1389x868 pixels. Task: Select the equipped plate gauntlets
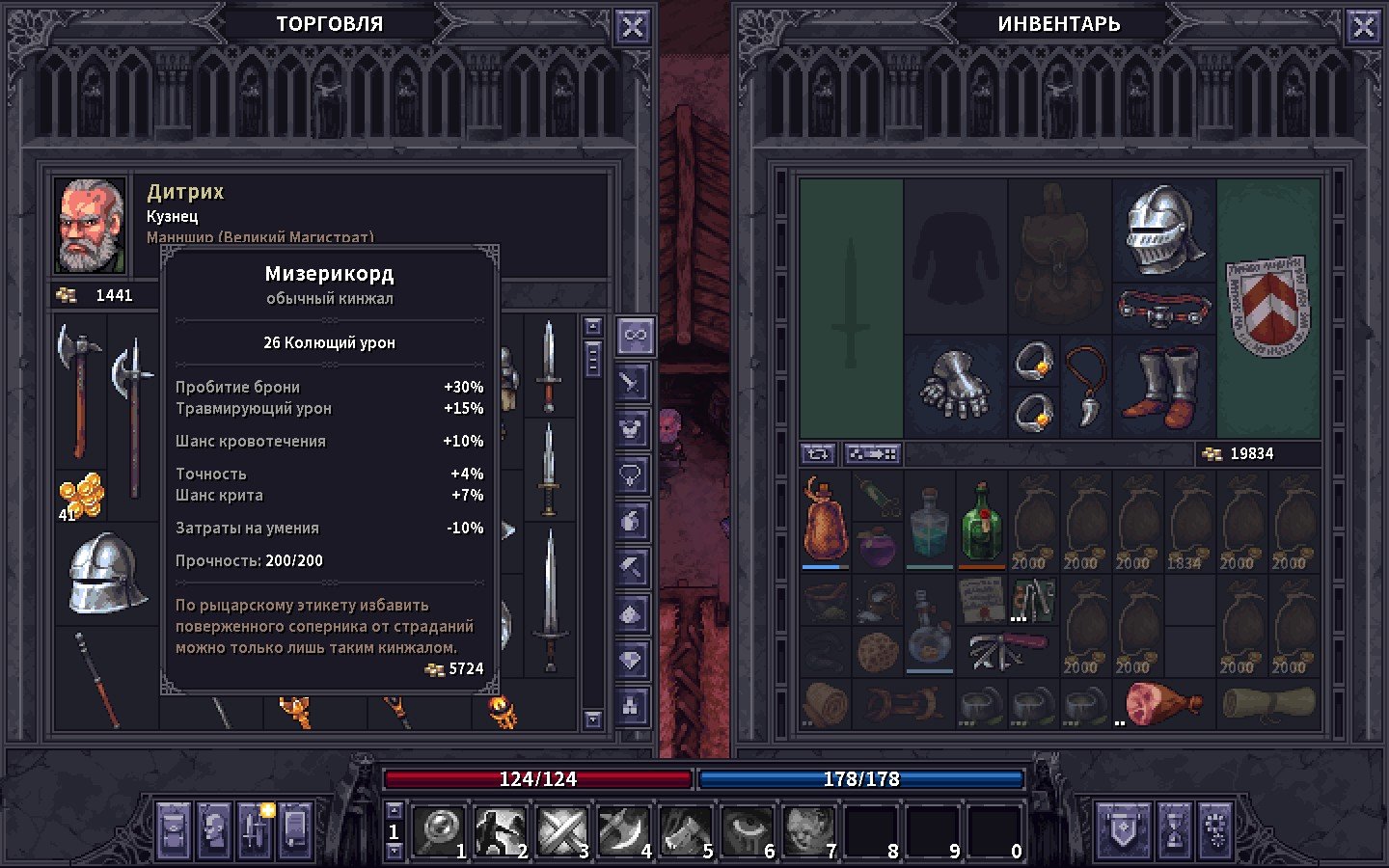(954, 386)
